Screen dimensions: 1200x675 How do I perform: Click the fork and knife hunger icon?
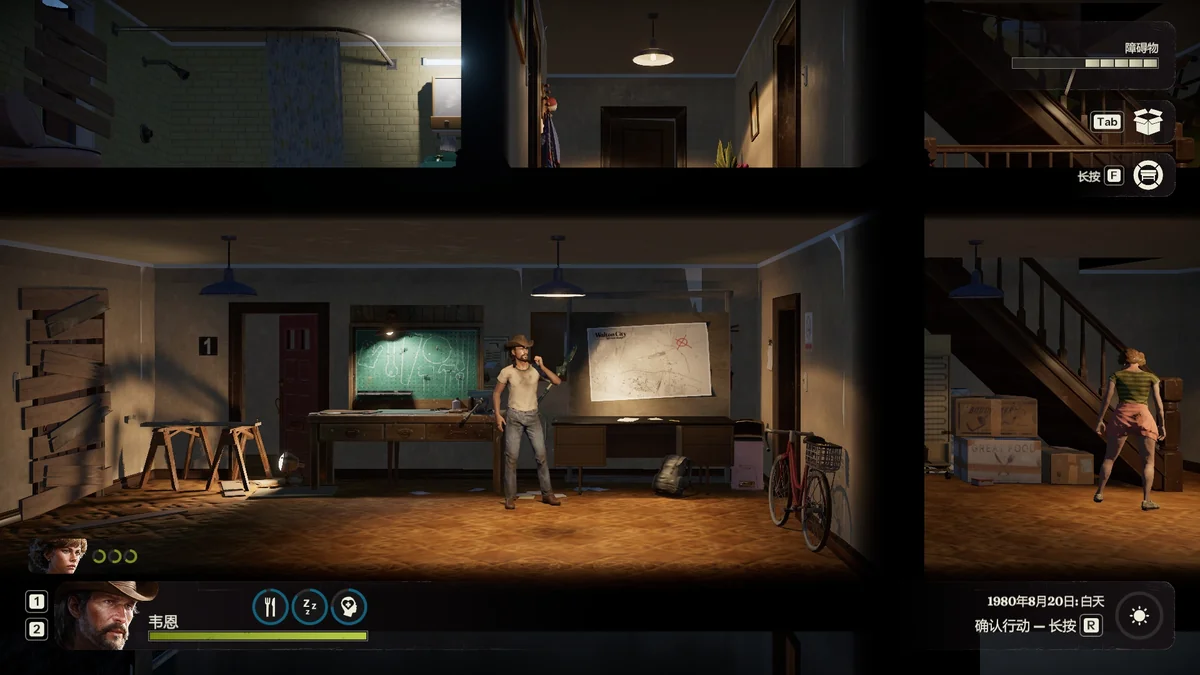270,607
